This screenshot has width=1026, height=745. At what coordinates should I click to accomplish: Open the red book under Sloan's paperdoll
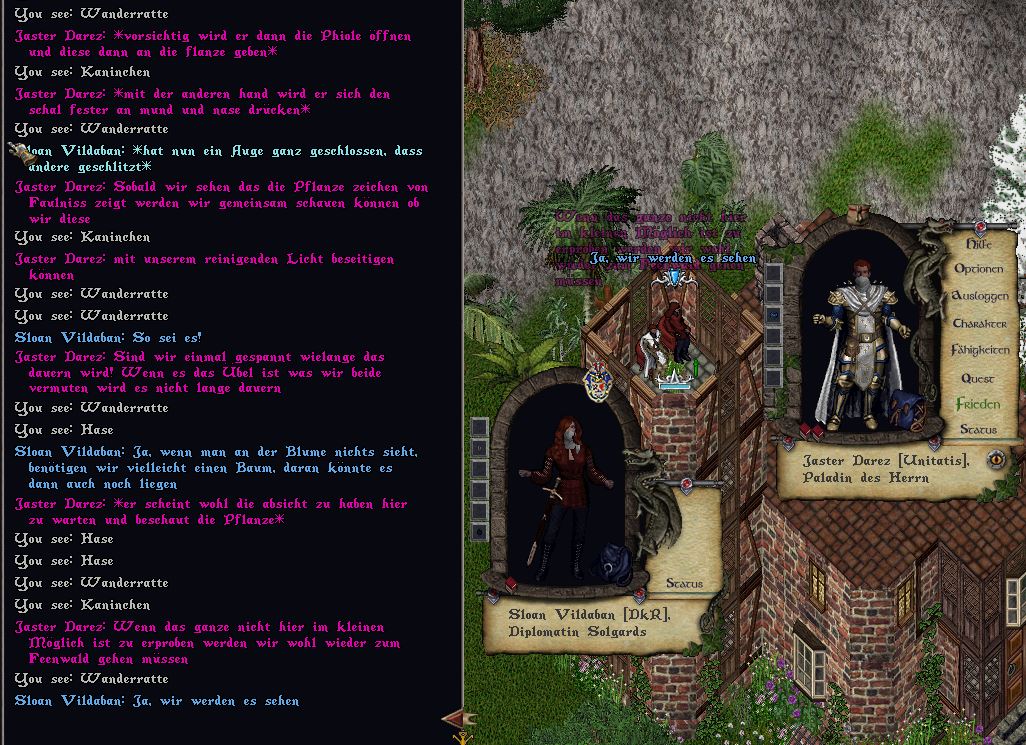click(512, 584)
